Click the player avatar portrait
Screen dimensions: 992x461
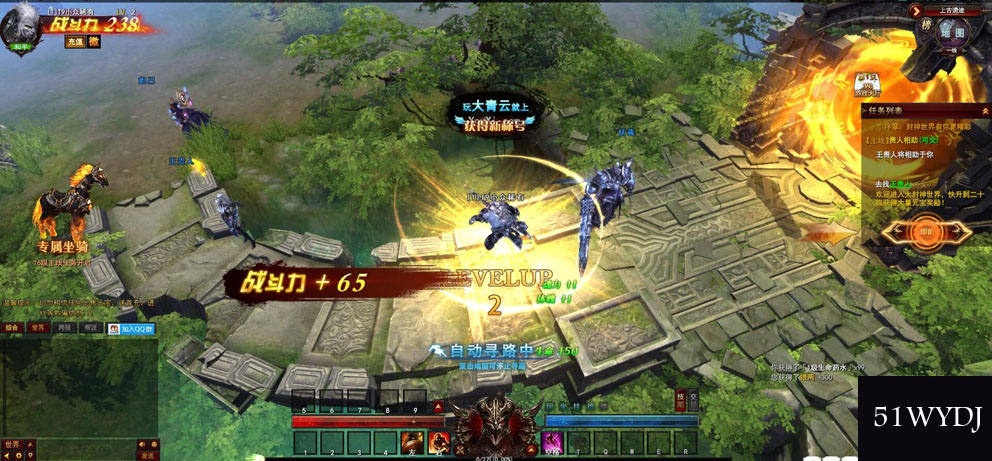19,22
